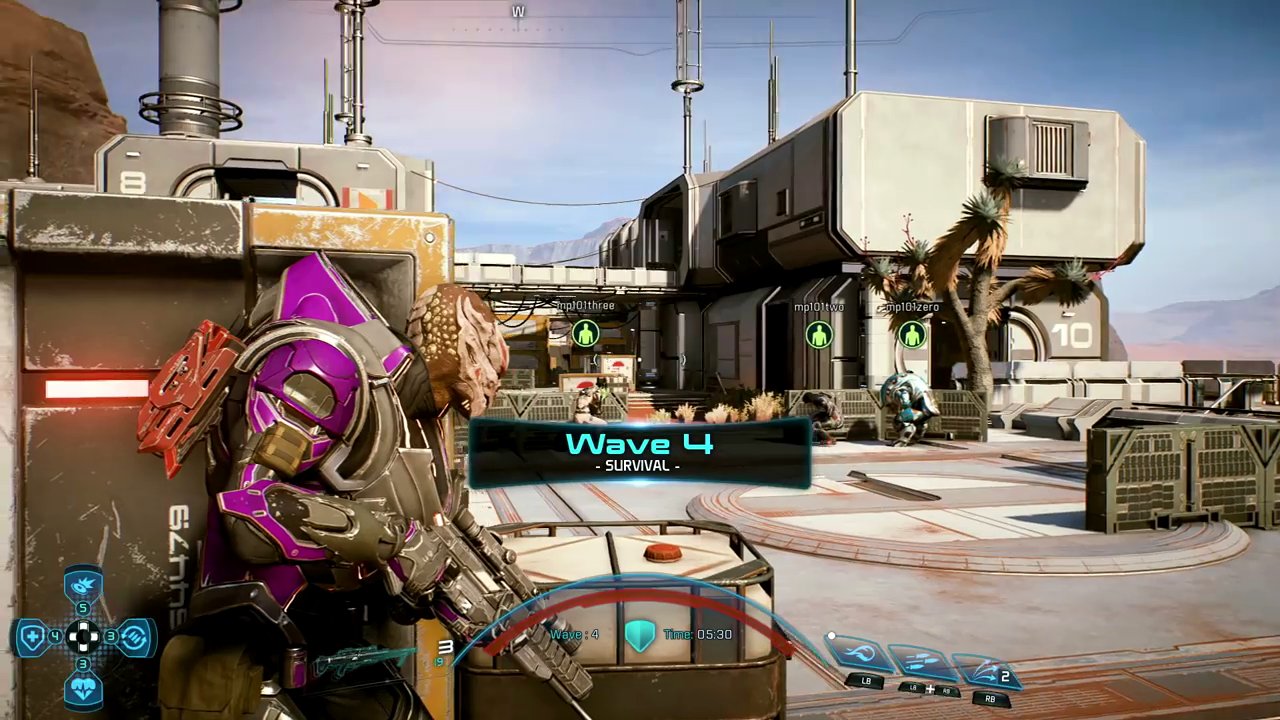Click the LB+RB combined button prompt

click(930, 689)
